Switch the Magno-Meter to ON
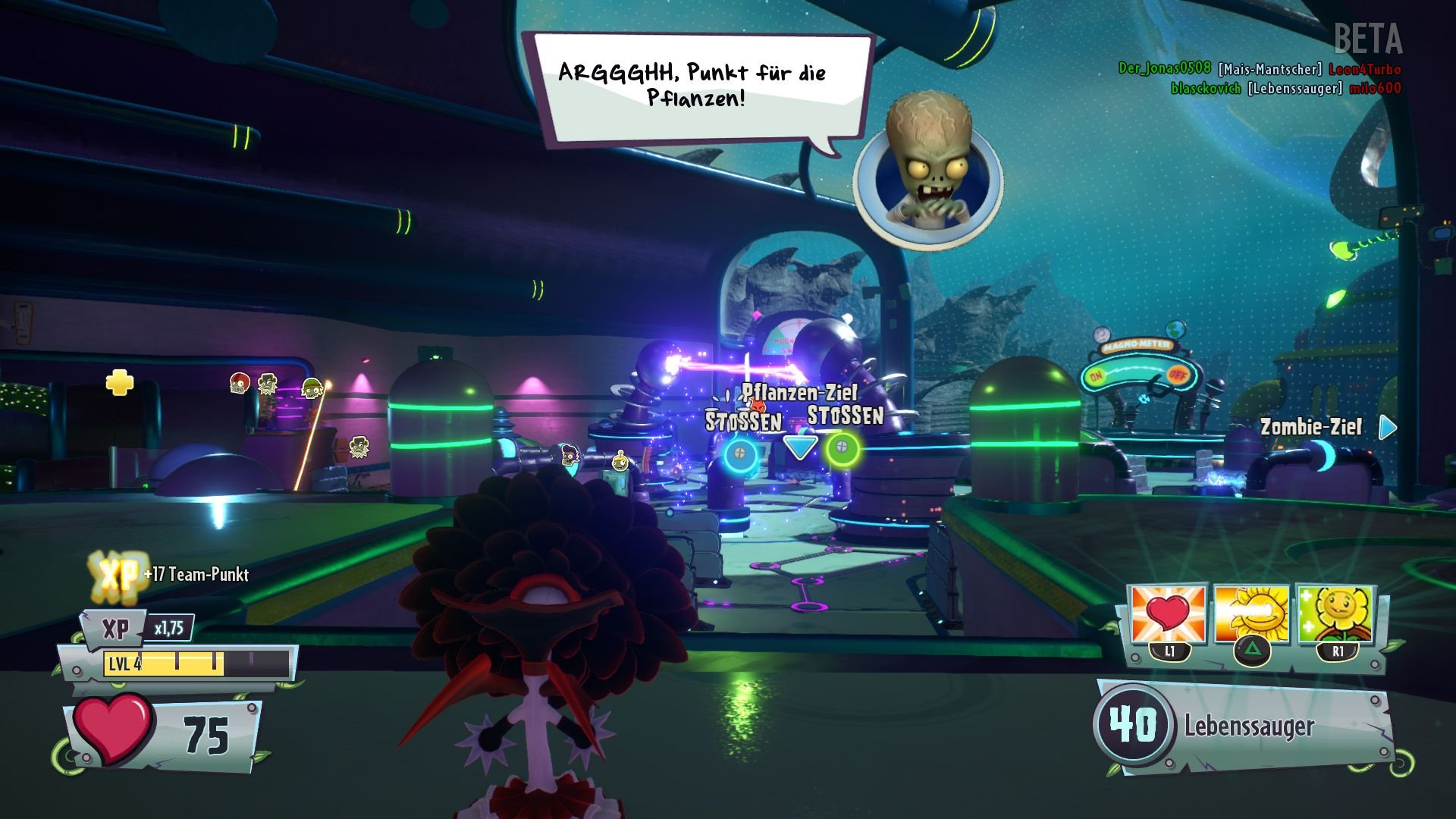Image resolution: width=1456 pixels, height=819 pixels. click(1097, 377)
